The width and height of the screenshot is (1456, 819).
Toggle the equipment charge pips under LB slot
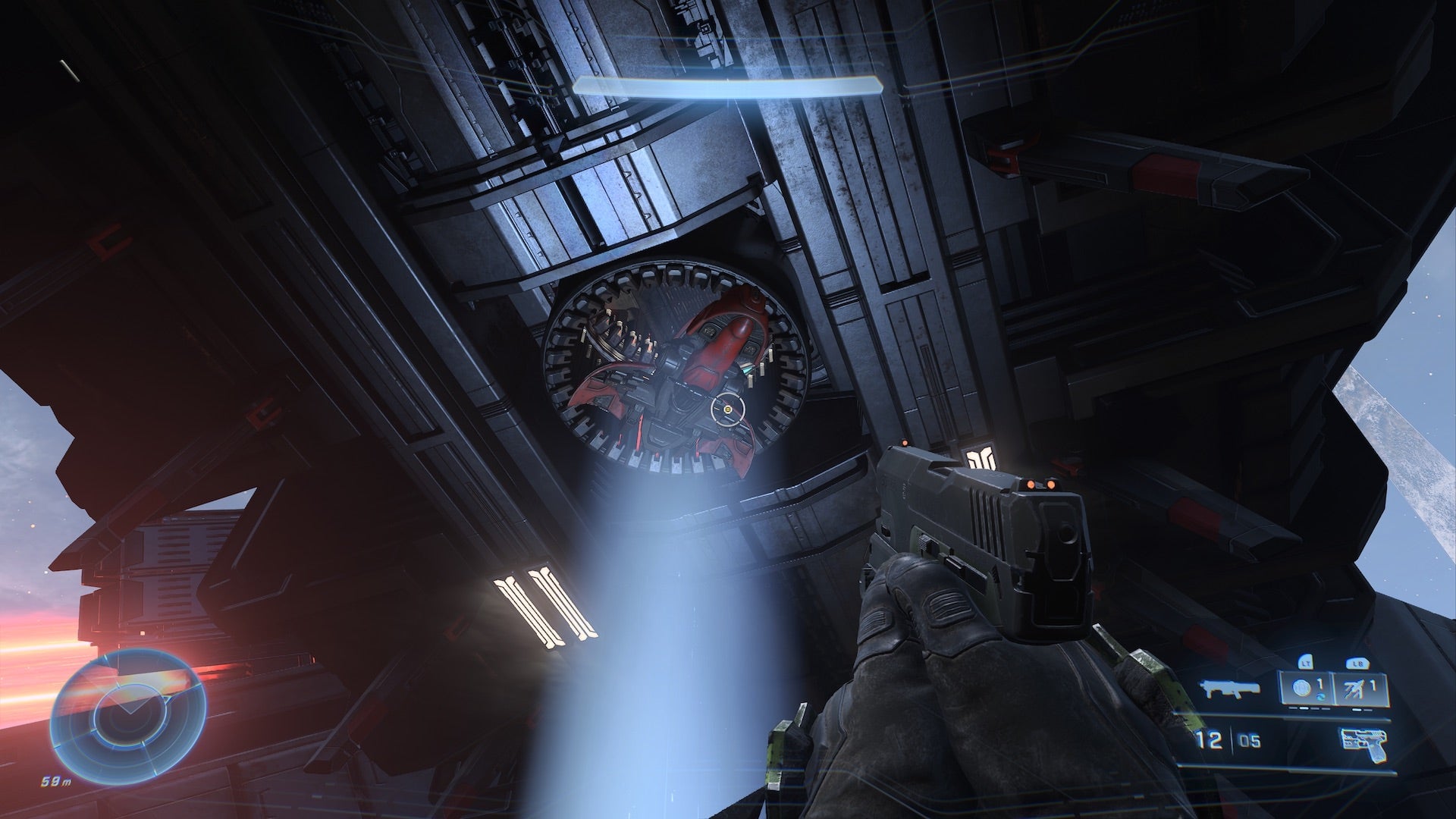tap(1362, 709)
